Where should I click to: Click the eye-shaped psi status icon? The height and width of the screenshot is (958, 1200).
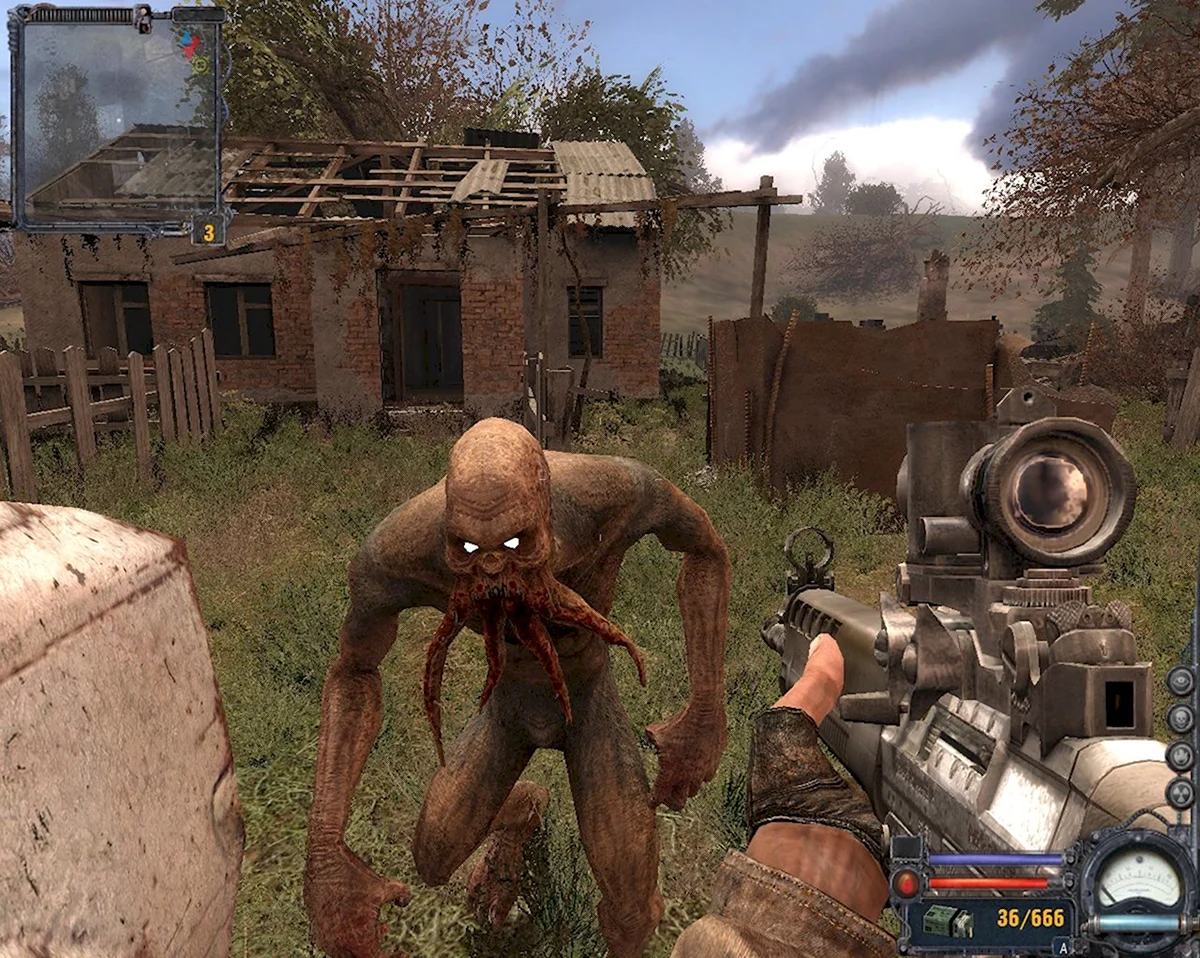coord(1181,681)
